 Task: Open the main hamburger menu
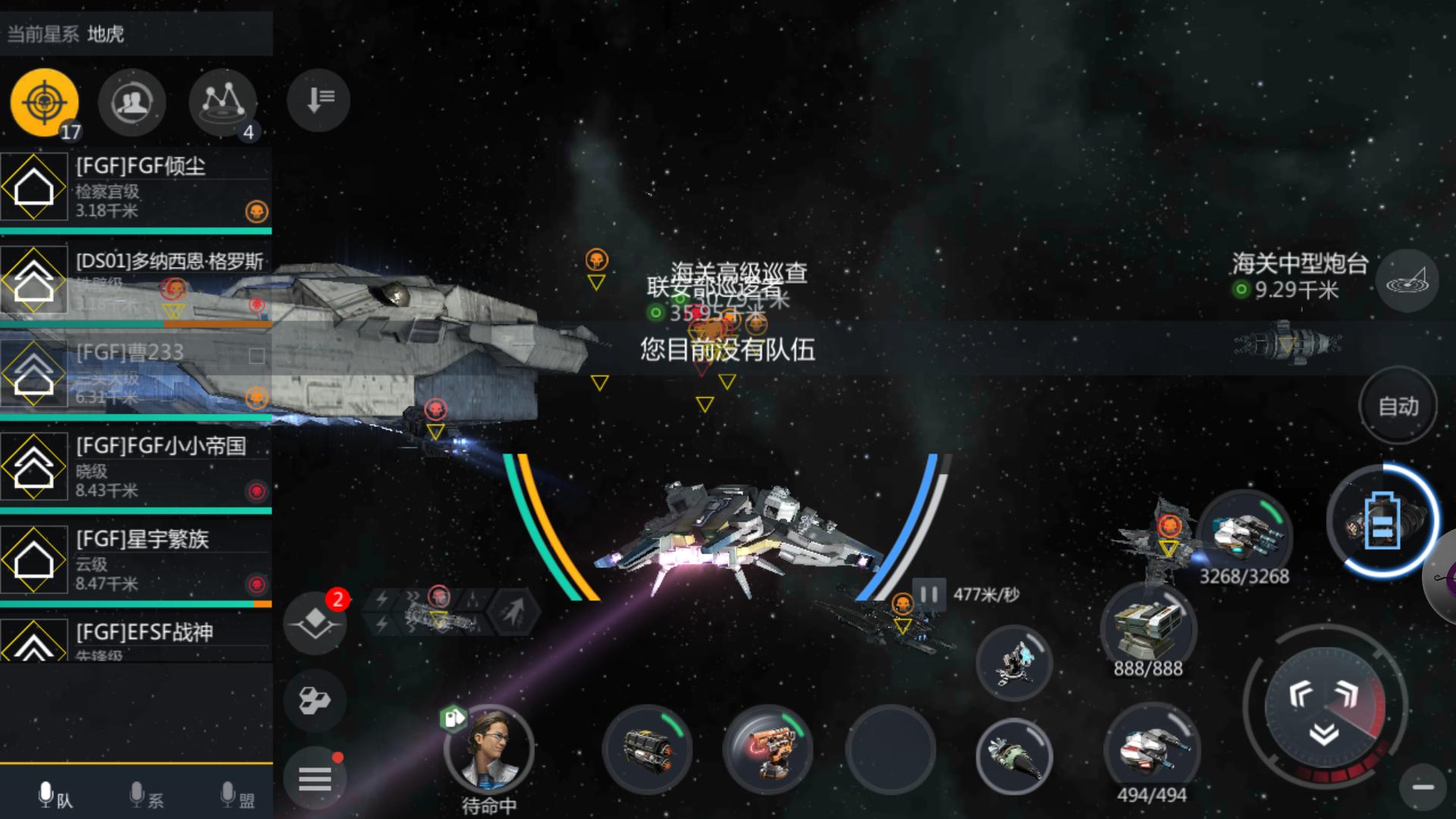click(315, 778)
